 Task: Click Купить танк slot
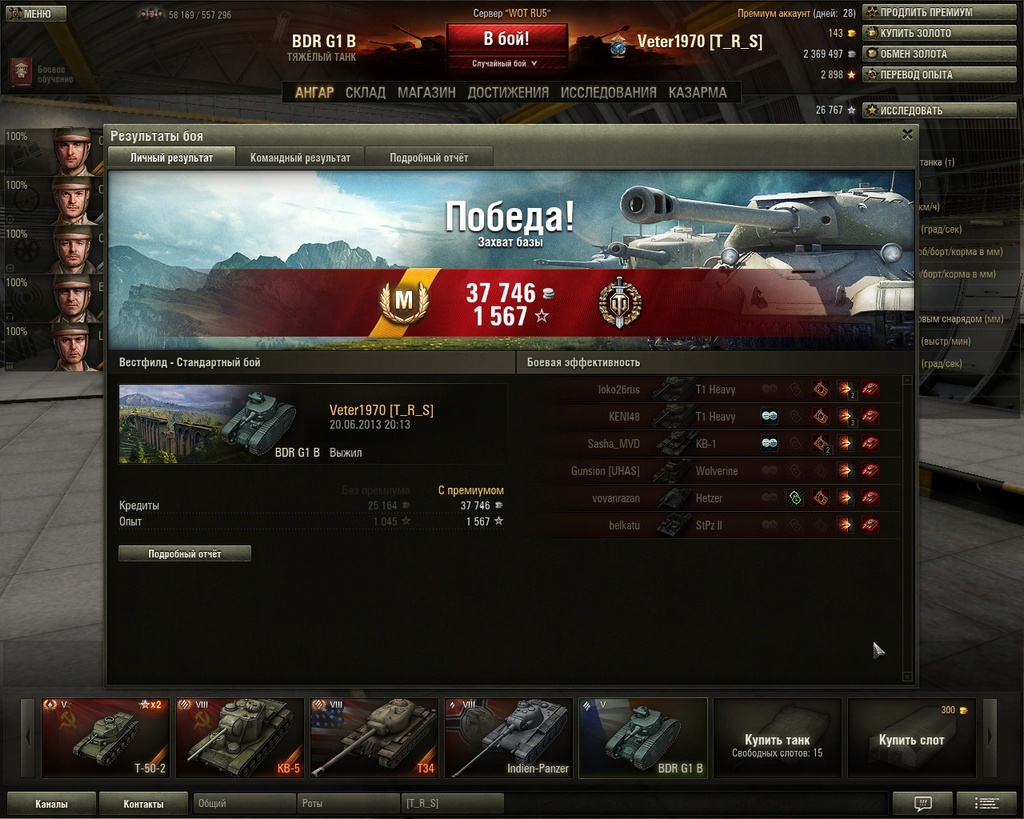coord(777,737)
